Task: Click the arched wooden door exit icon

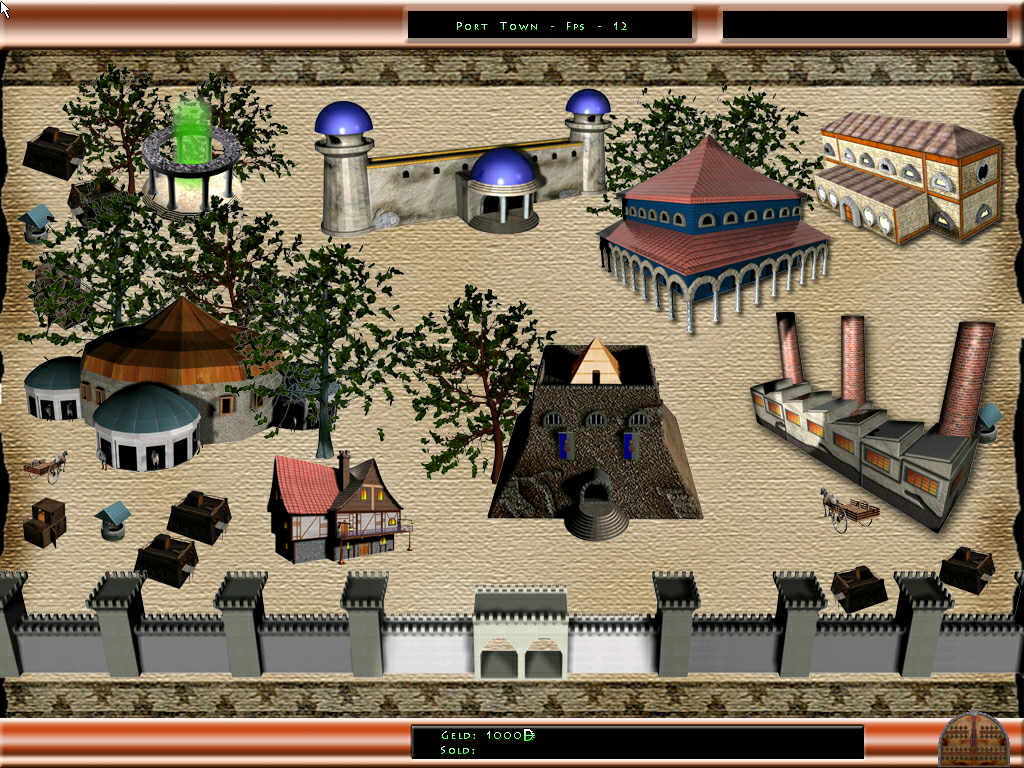Action: click(x=973, y=738)
